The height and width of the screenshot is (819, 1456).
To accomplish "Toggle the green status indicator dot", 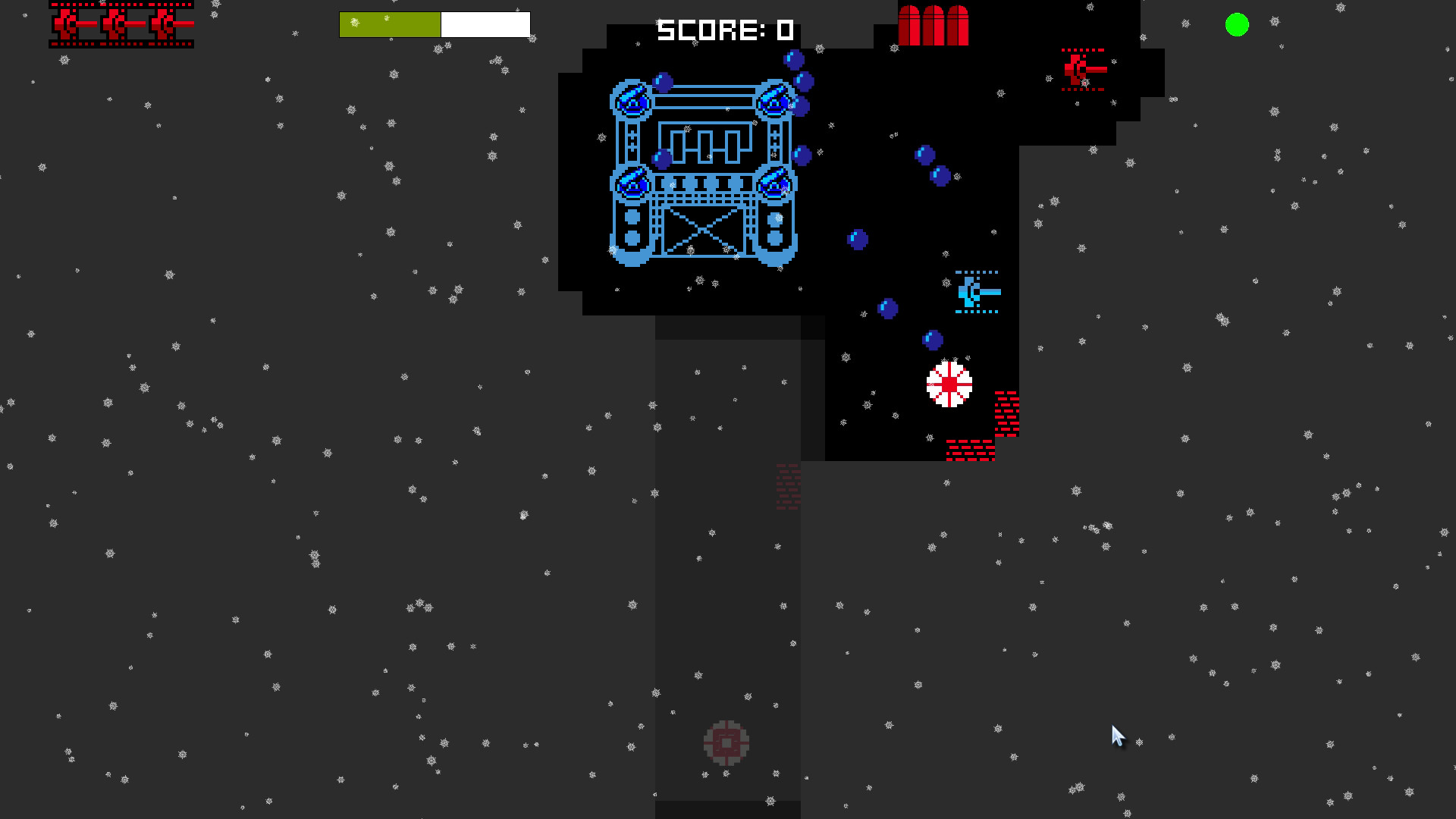I will pyautogui.click(x=1237, y=26).
